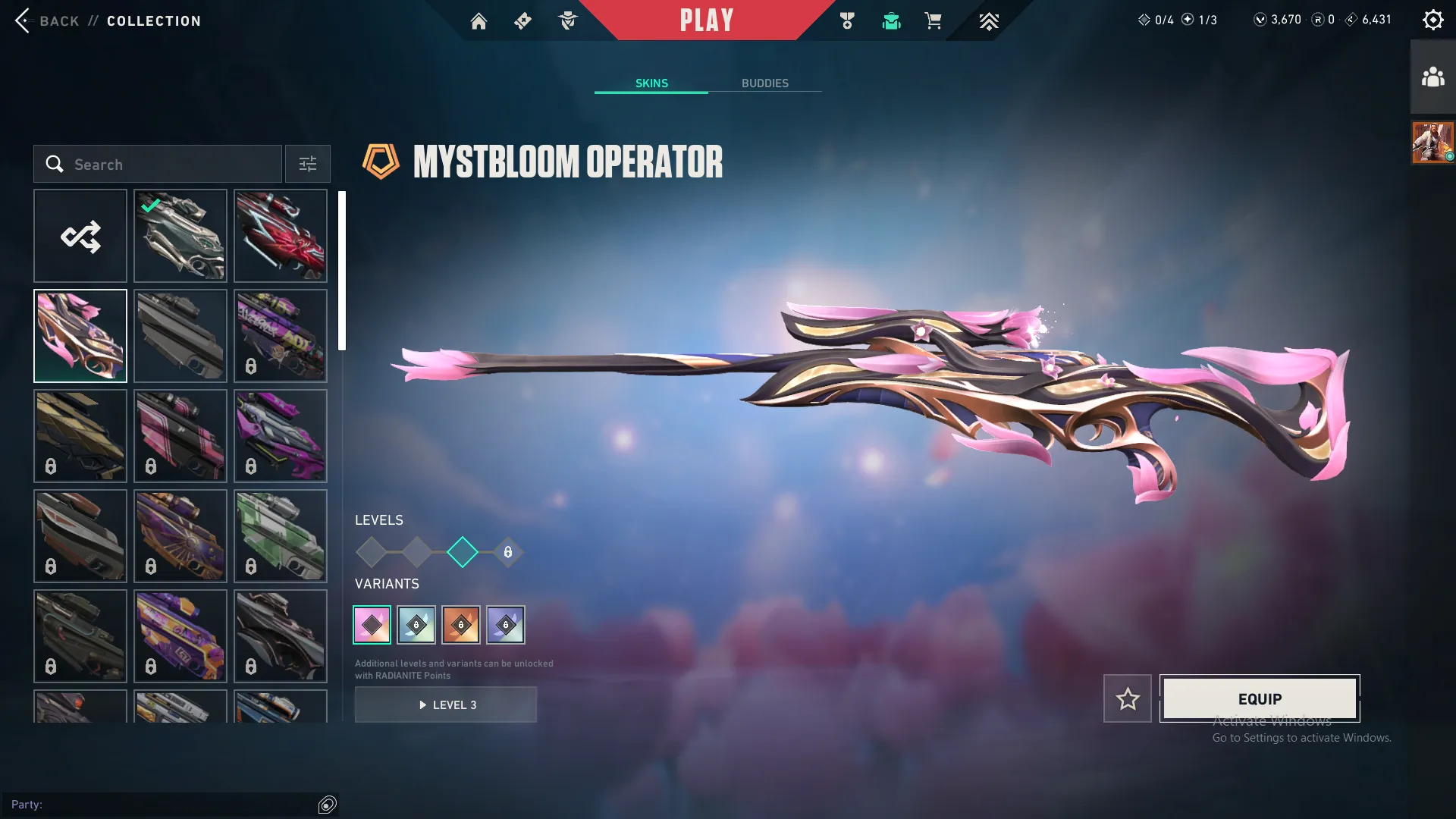Open the Store shopping cart icon
Viewport: 1456px width, 819px height.
click(934, 20)
